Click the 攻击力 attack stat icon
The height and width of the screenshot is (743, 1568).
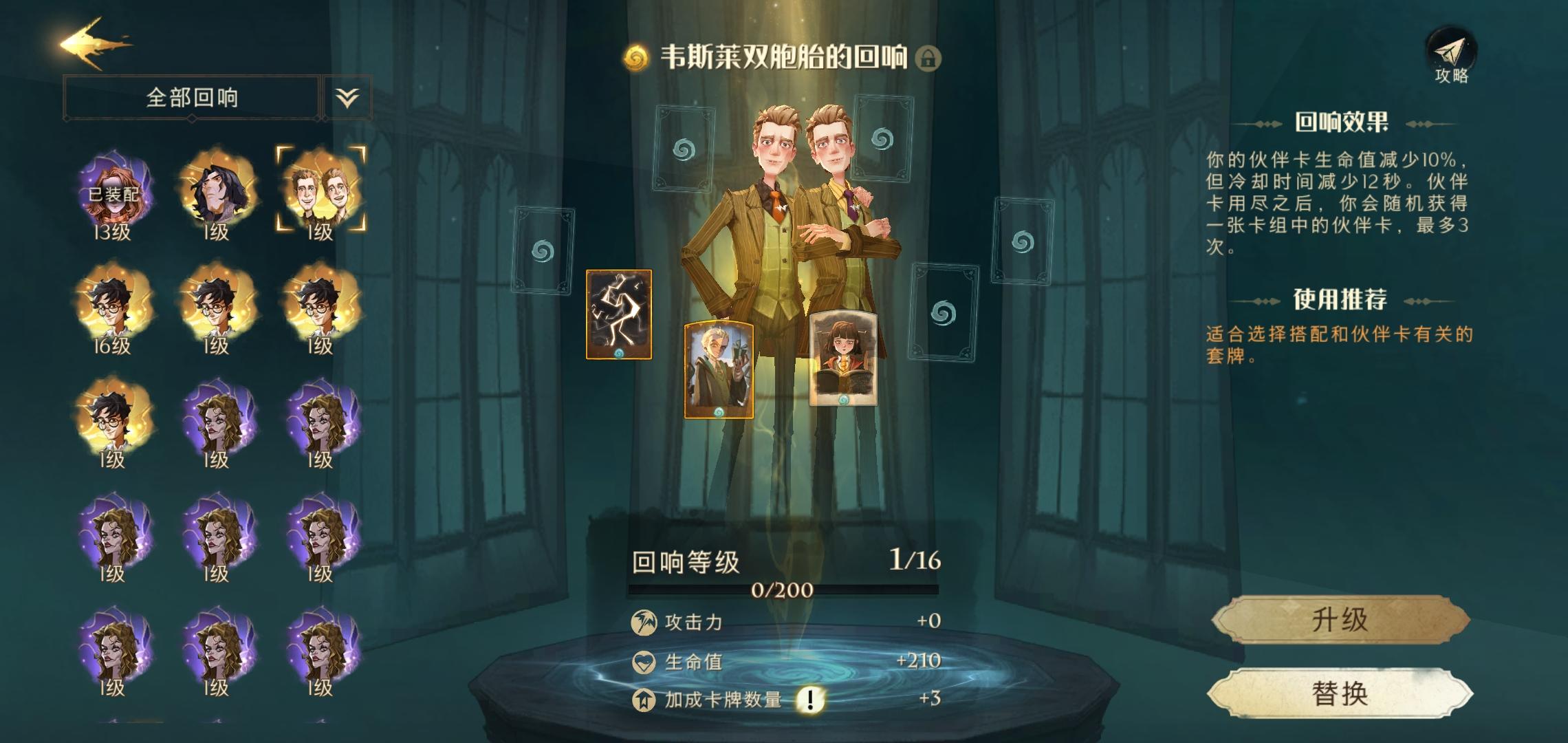click(645, 621)
